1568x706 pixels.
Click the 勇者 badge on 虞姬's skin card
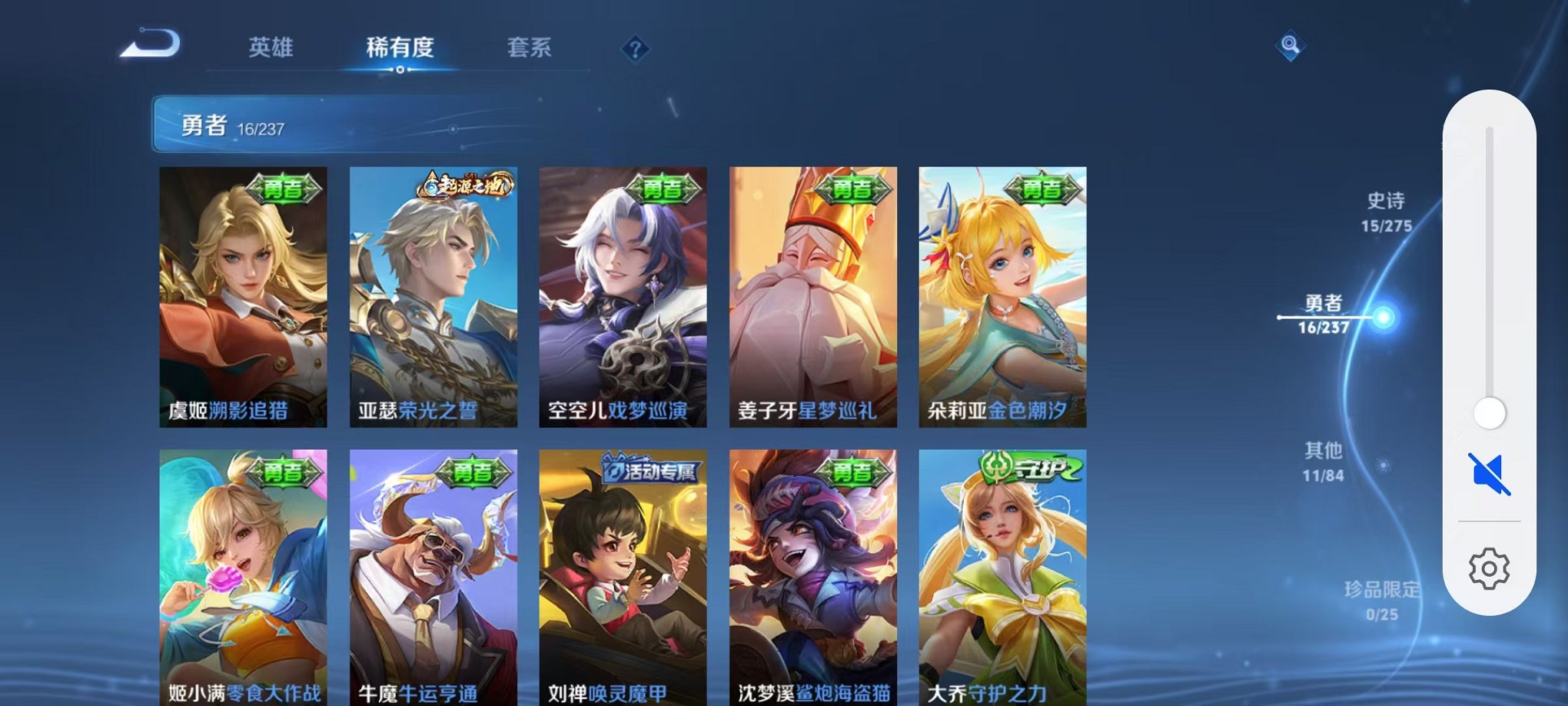point(286,187)
